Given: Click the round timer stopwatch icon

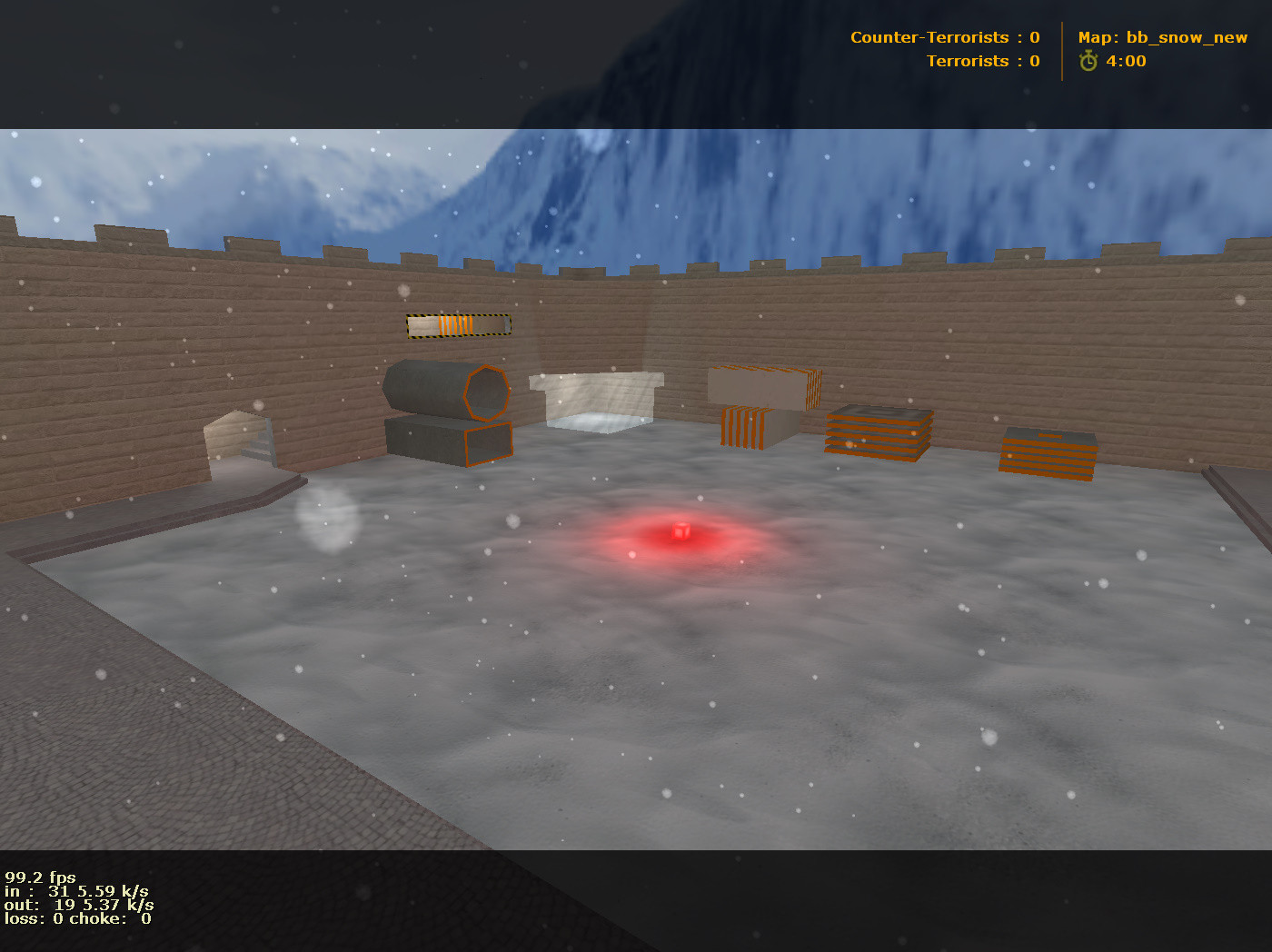Looking at the screenshot, I should pyautogui.click(x=1088, y=62).
